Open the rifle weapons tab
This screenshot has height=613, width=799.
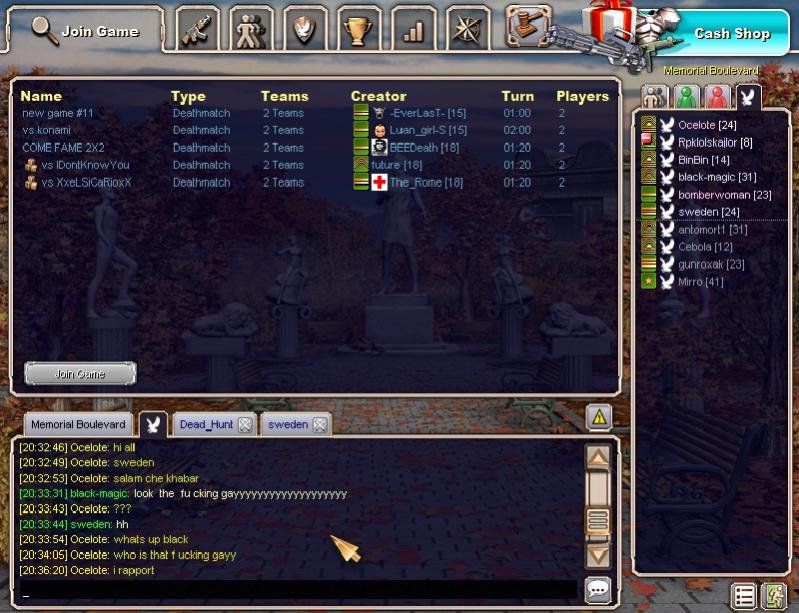(198, 30)
